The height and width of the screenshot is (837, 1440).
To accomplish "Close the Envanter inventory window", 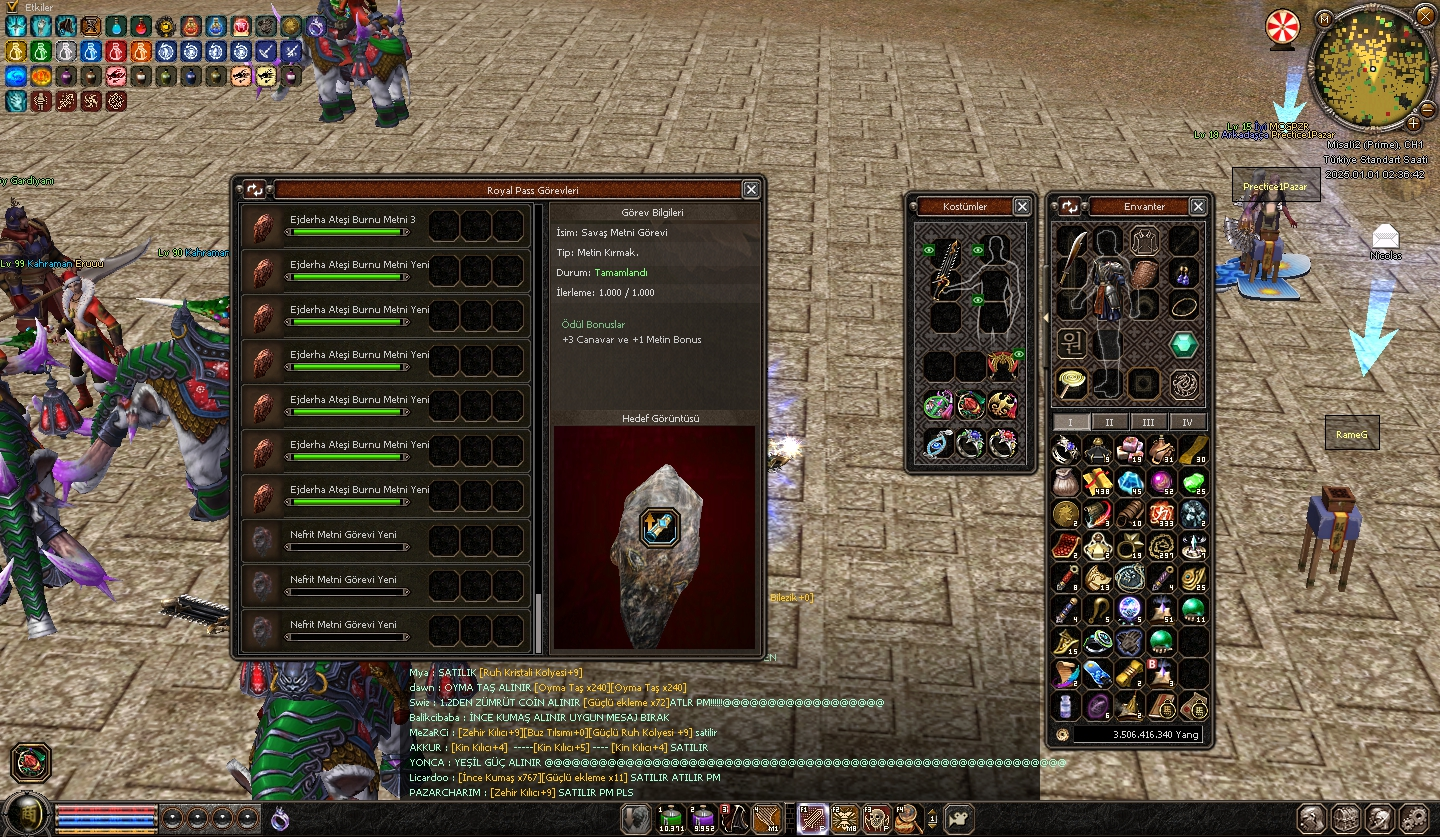I will click(x=1198, y=206).
